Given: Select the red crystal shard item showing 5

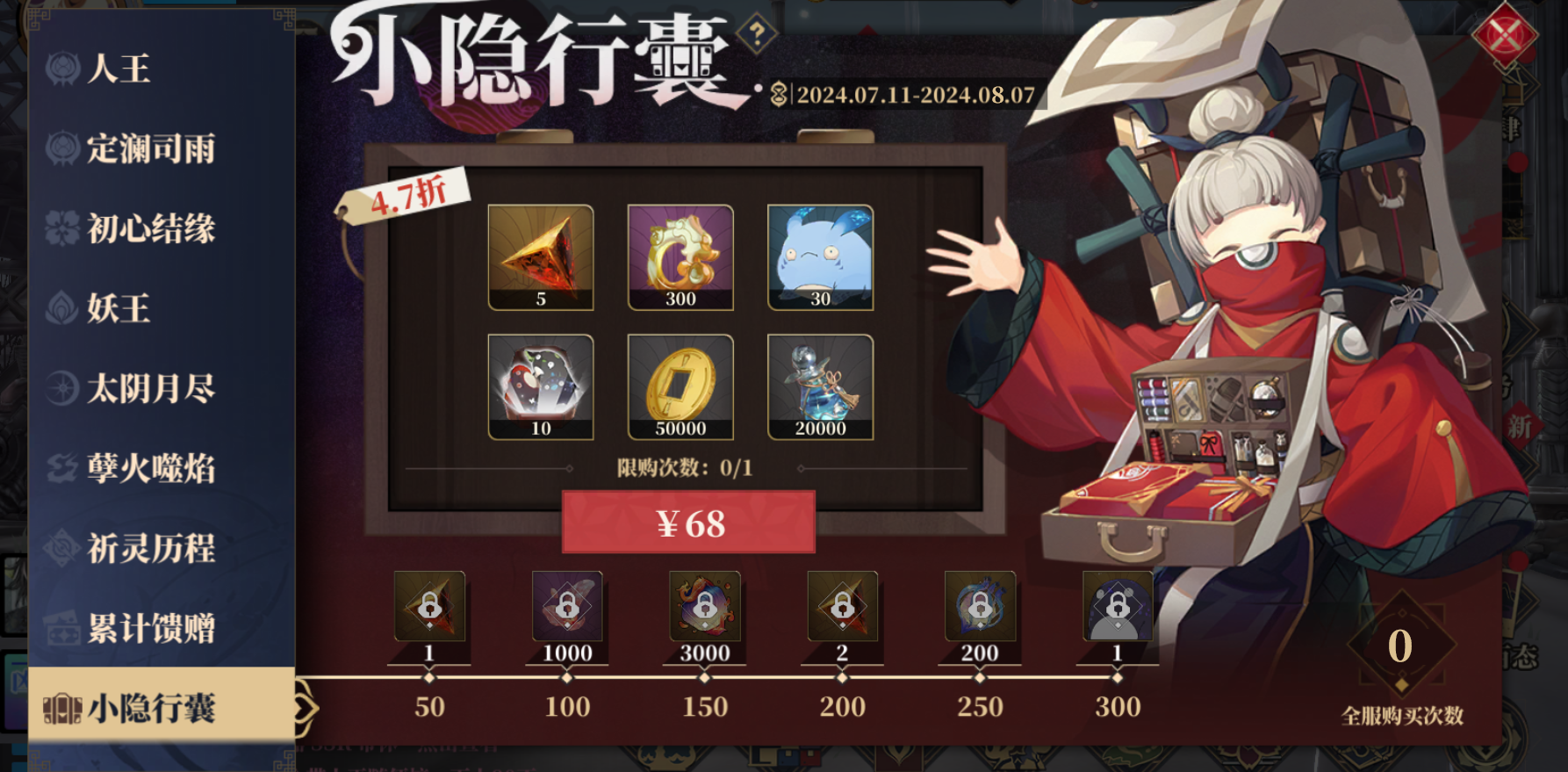Looking at the screenshot, I should point(540,258).
